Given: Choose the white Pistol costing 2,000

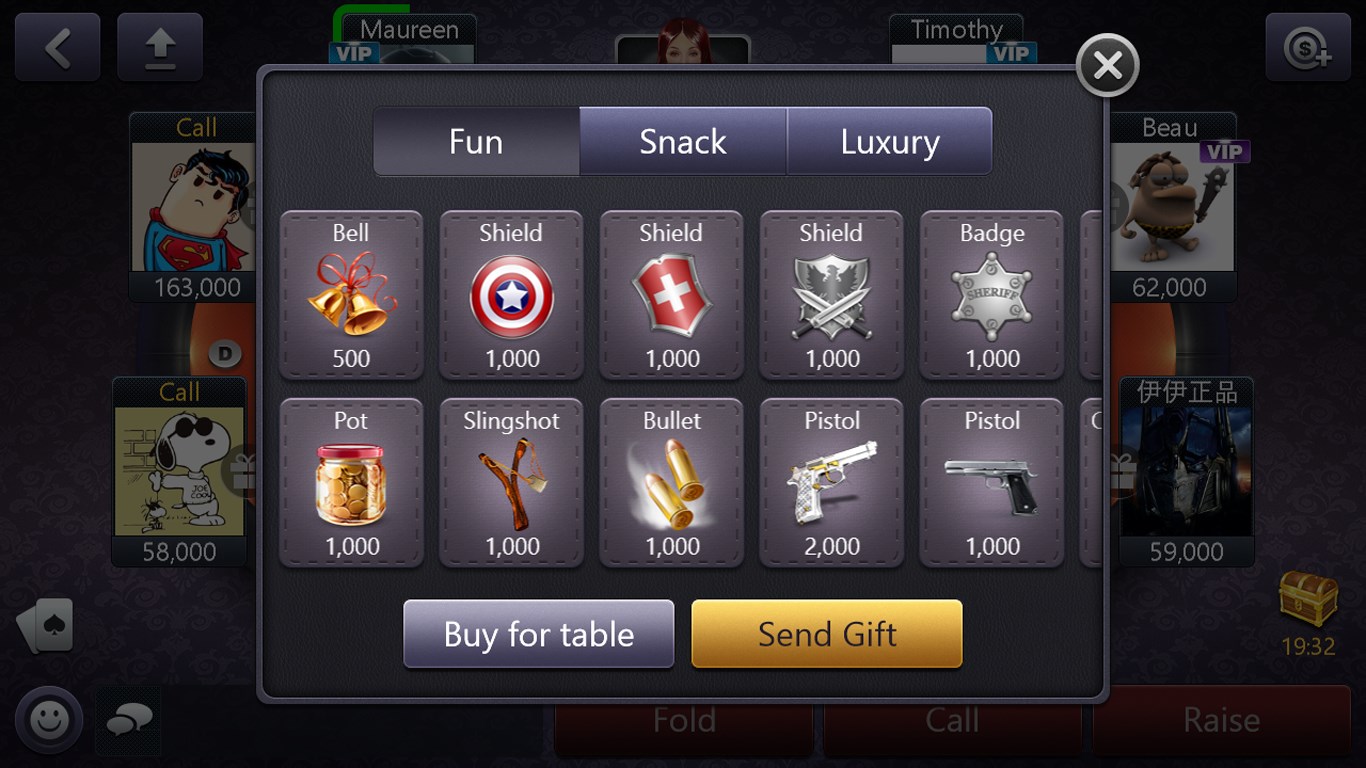Looking at the screenshot, I should 831,483.
